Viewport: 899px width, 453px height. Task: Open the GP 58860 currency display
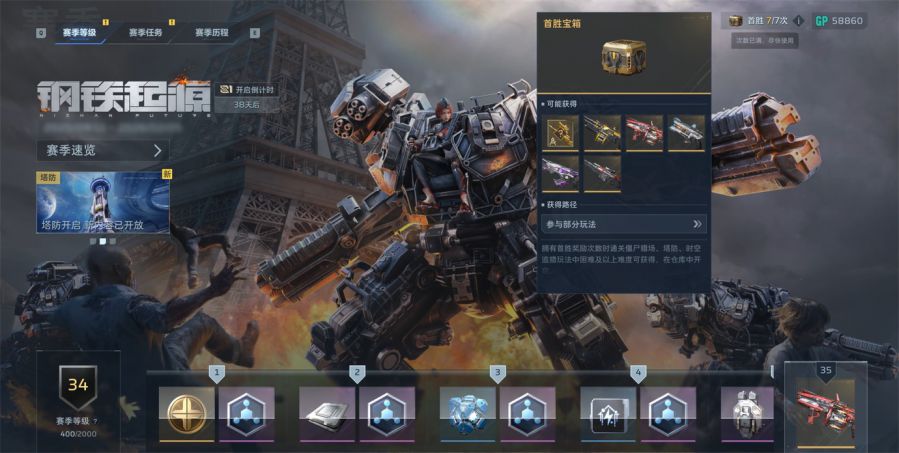click(839, 20)
